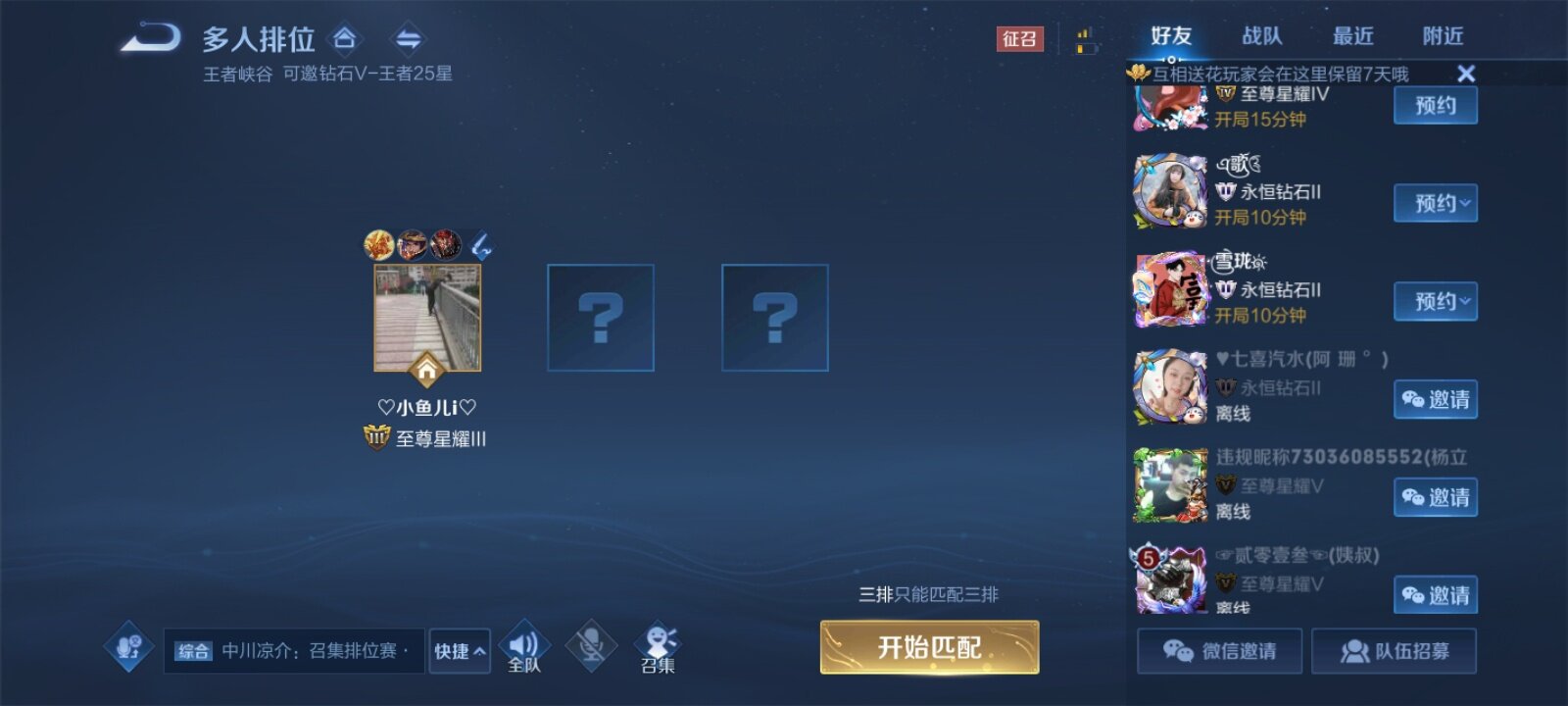Invite ♥七喜汽水 to the team

1436,399
